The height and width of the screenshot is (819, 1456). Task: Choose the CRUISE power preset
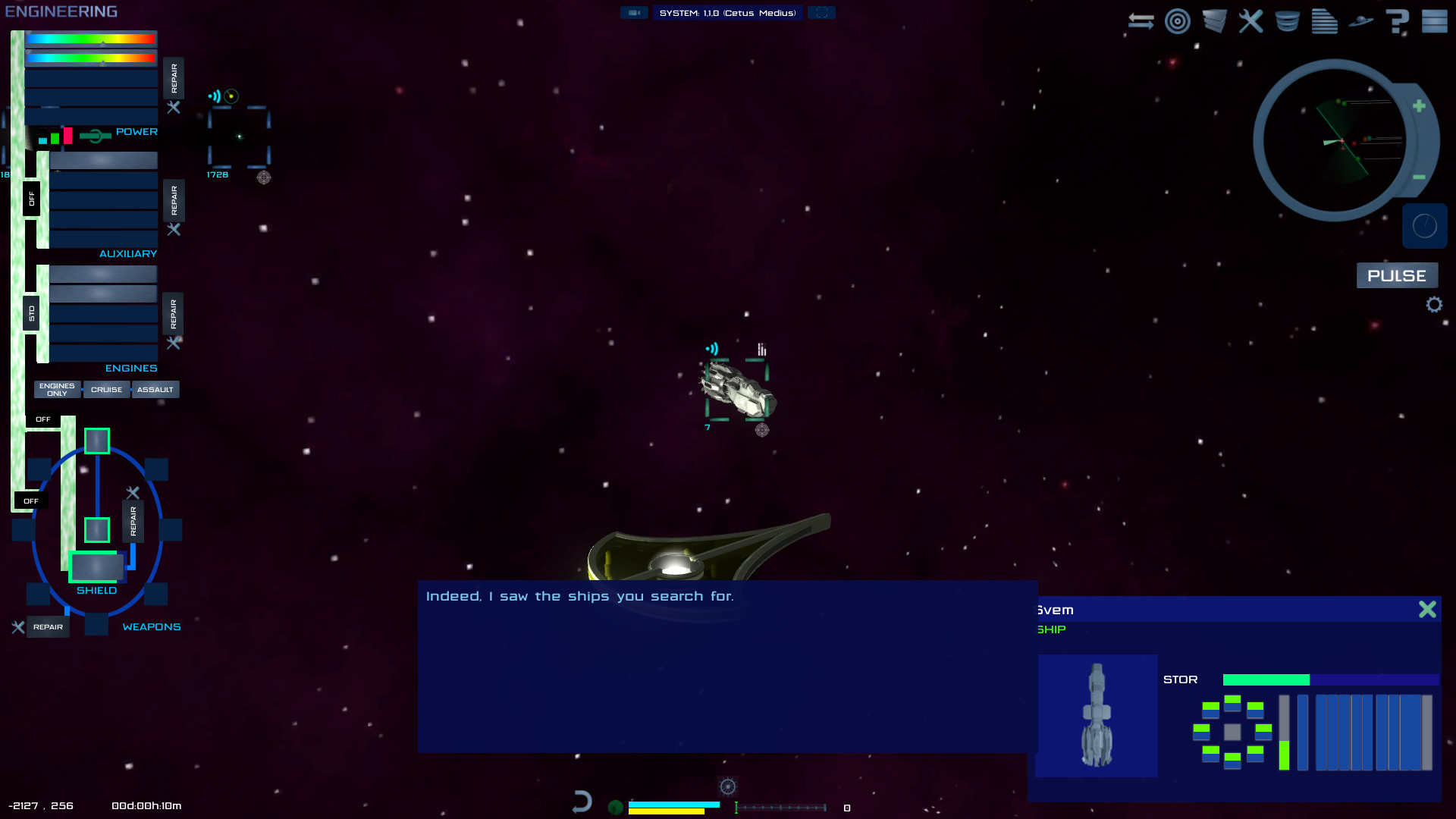(106, 390)
